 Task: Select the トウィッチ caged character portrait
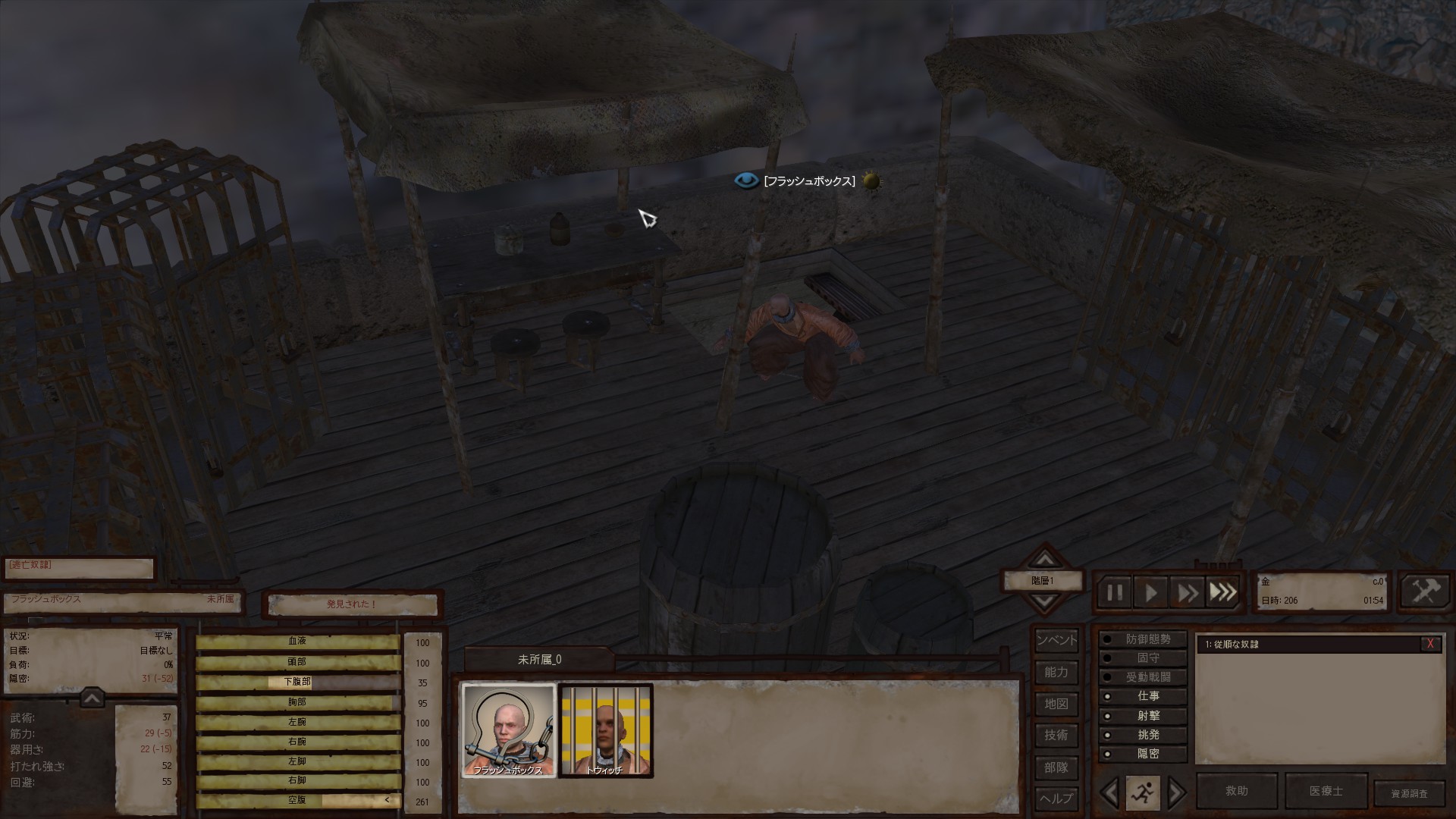coord(605,731)
